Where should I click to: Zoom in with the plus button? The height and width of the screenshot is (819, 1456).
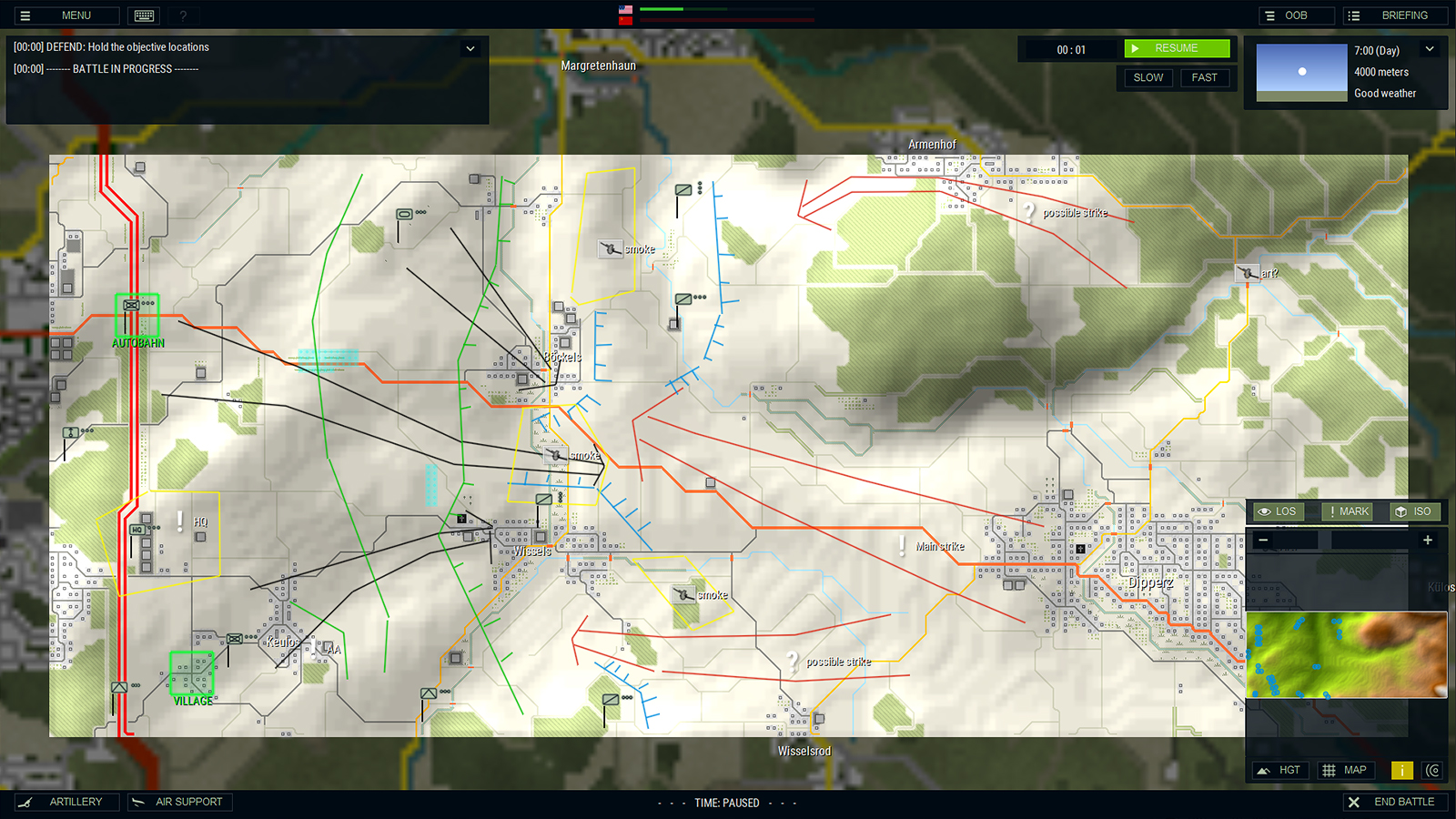1427,541
